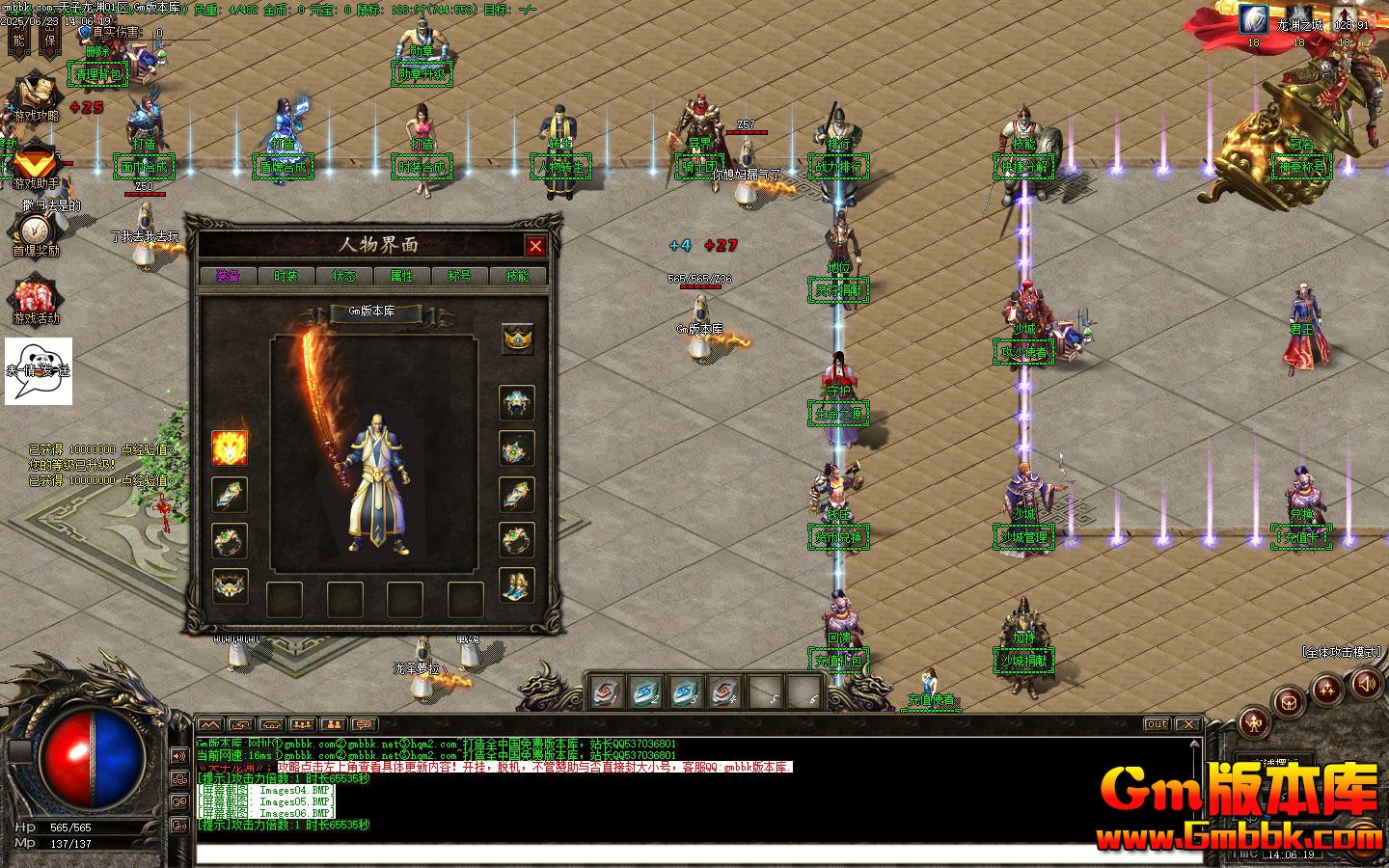Image resolution: width=1389 pixels, height=868 pixels.
Task: Switch to the 时装 tab
Action: [286, 276]
